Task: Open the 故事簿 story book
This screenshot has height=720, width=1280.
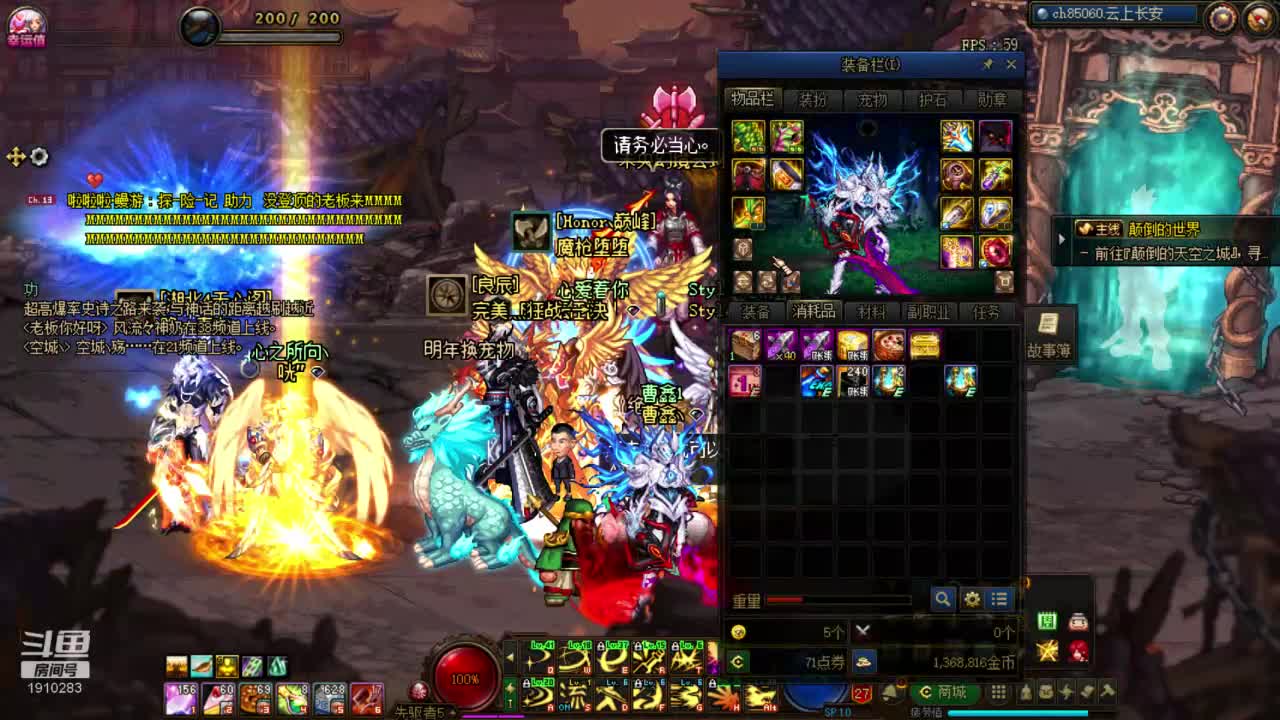Action: click(1048, 335)
